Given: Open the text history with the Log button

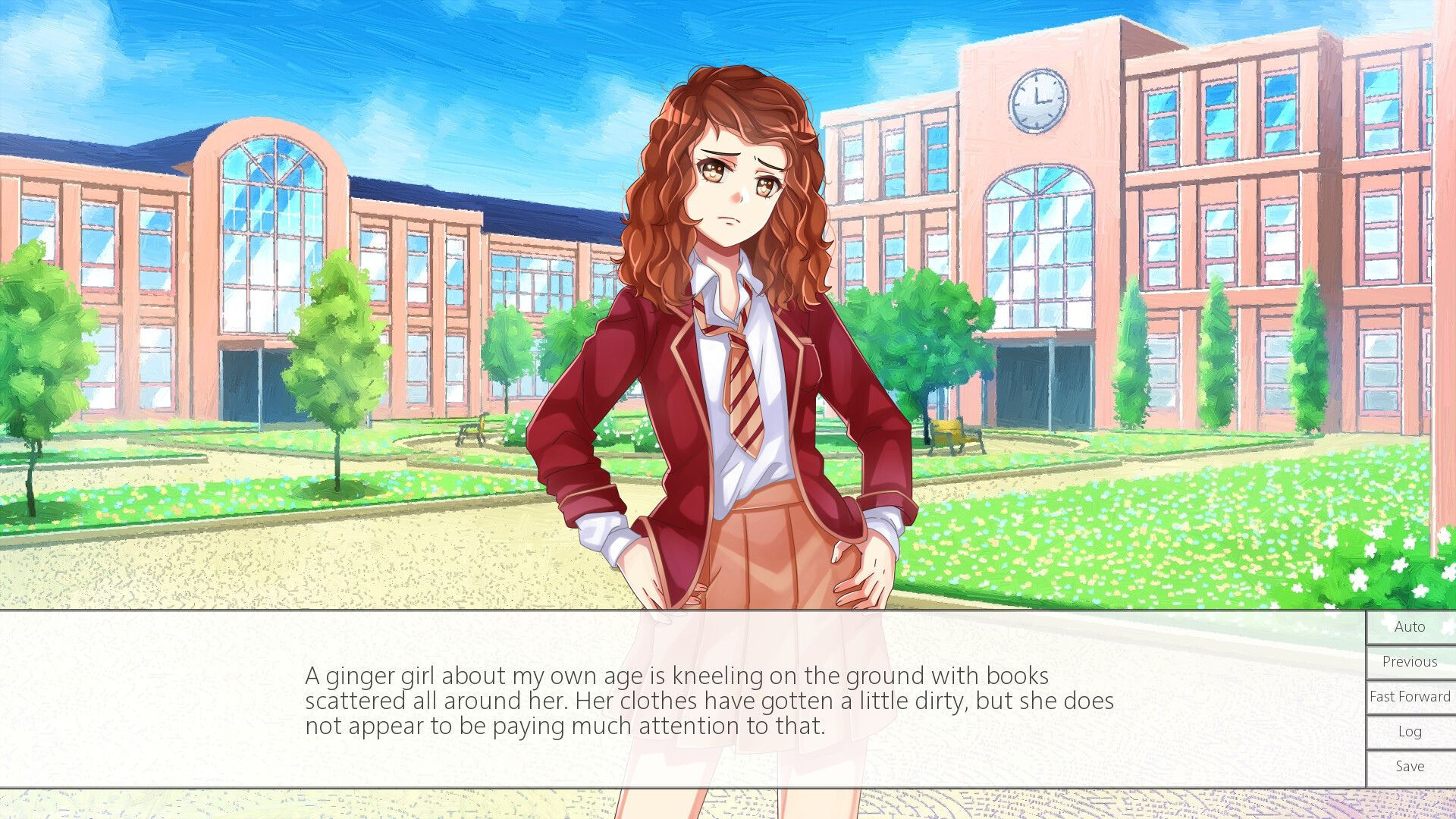Looking at the screenshot, I should pyautogui.click(x=1408, y=731).
